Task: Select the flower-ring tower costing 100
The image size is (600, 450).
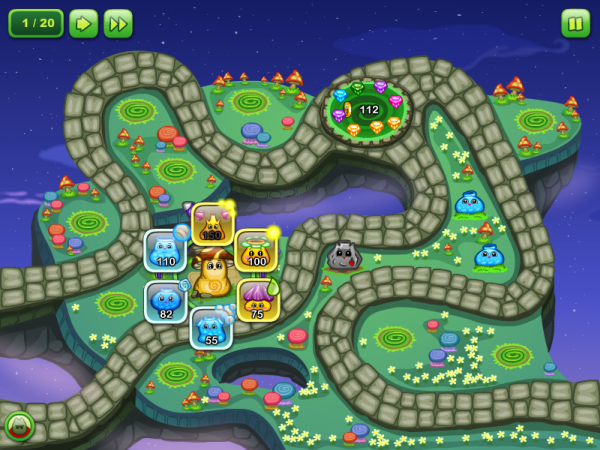Action: pos(256,250)
